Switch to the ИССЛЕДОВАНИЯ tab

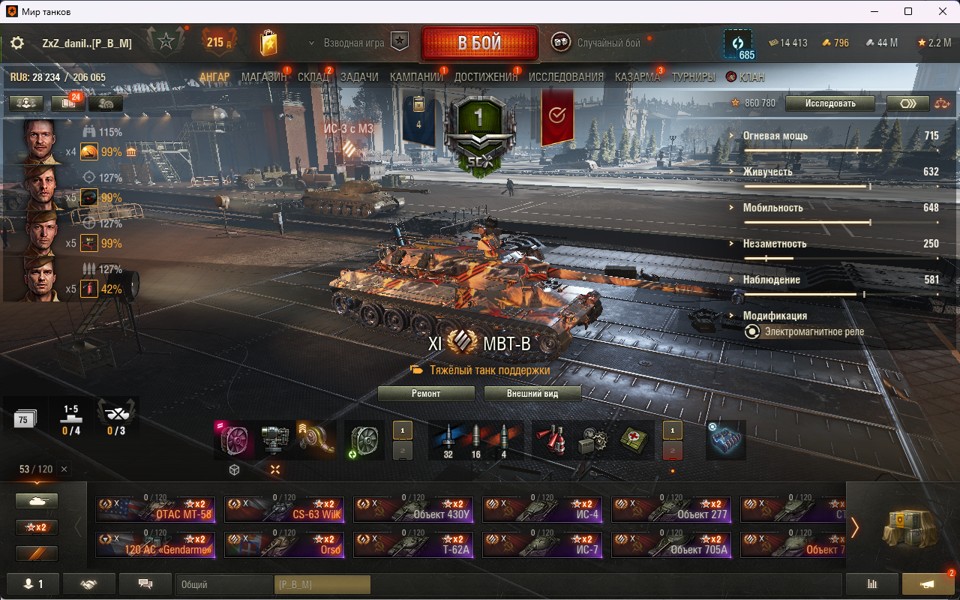tap(566, 77)
